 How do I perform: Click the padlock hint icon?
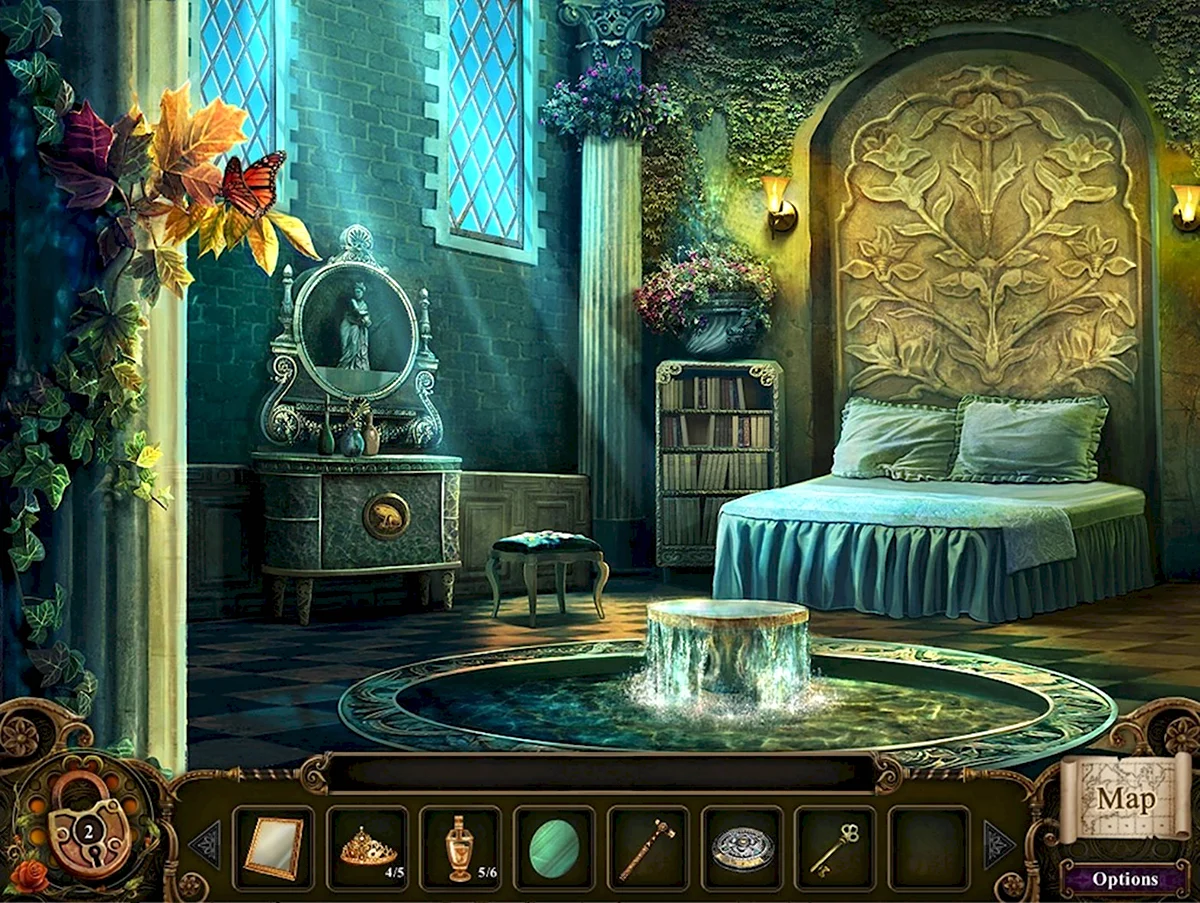89,823
